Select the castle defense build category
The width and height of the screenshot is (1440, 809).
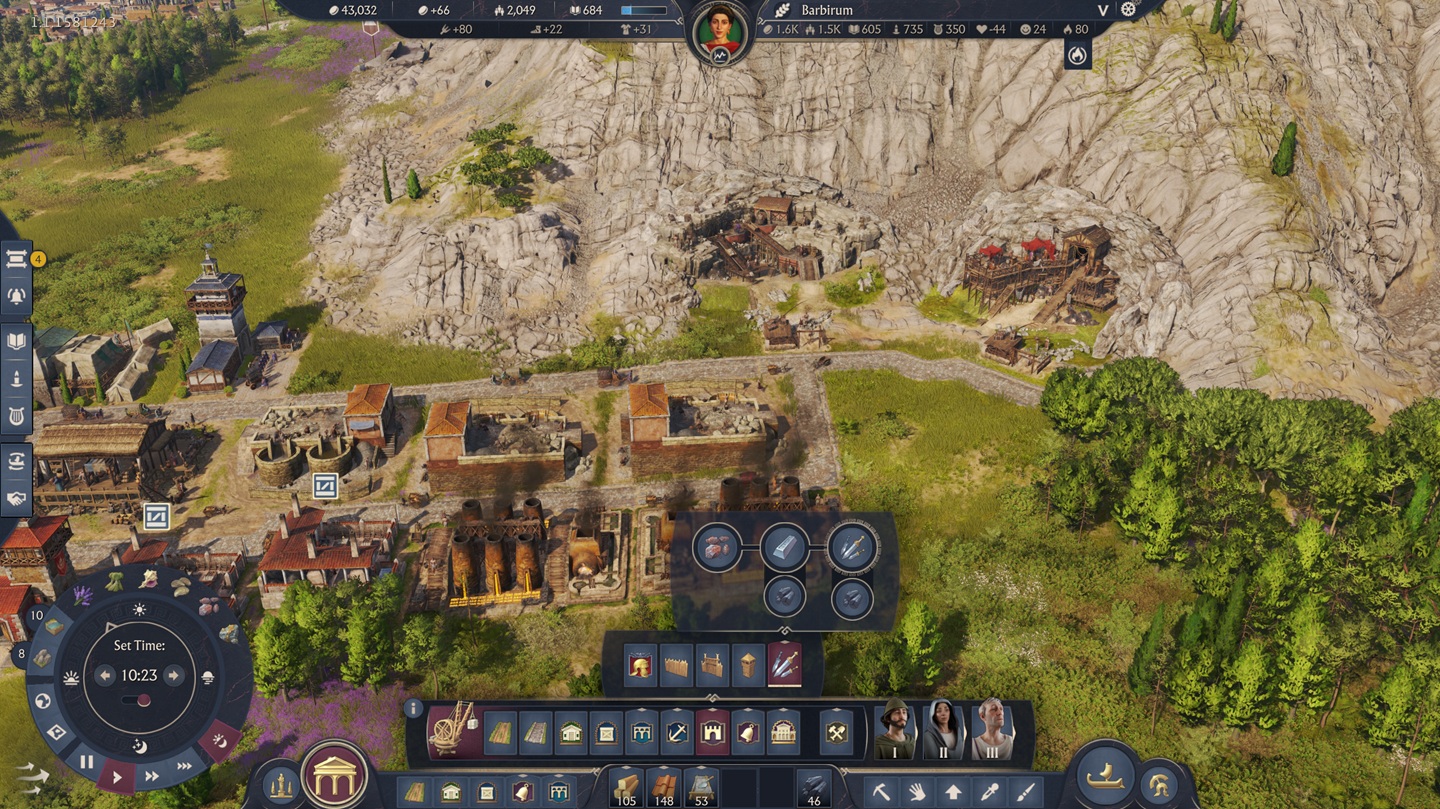712,734
